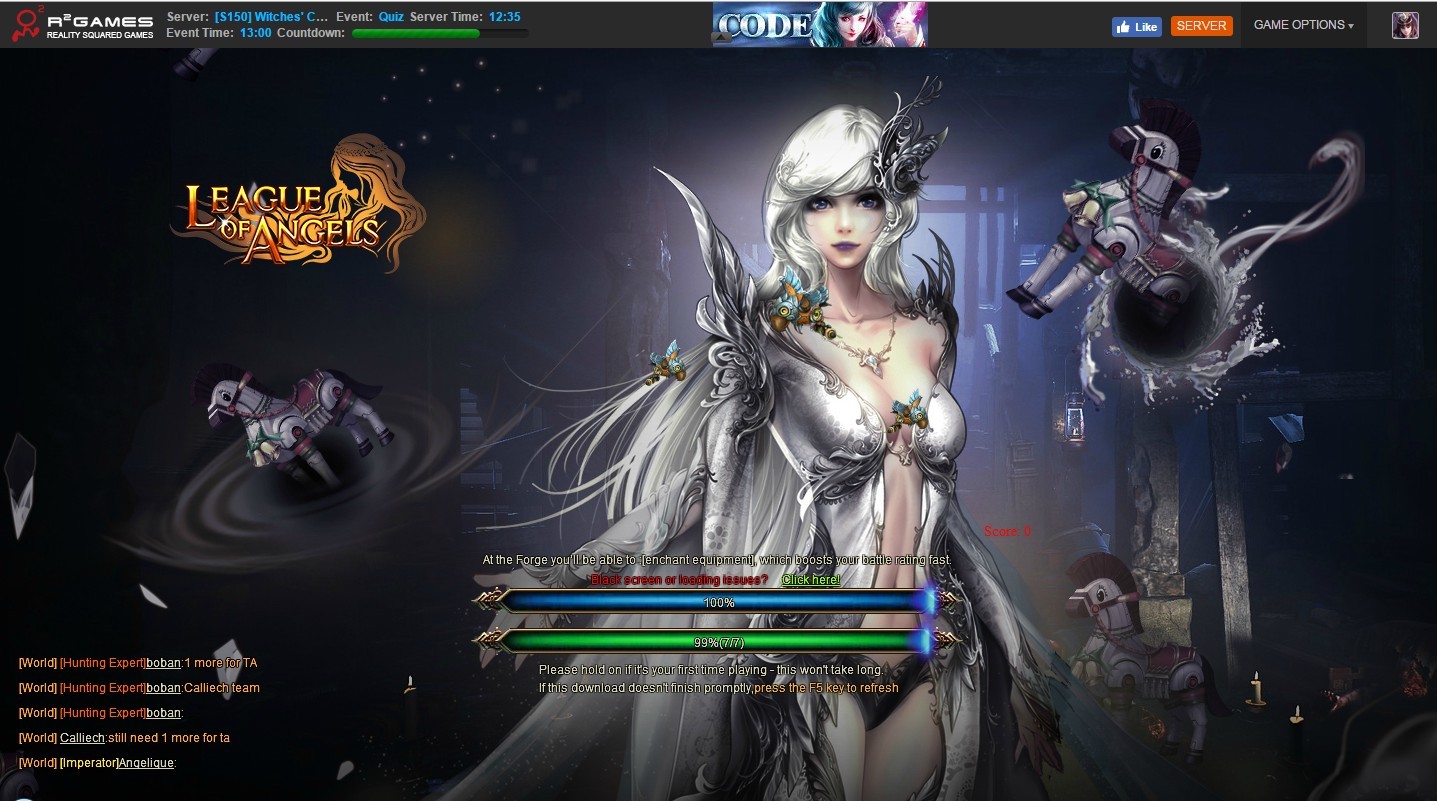Select player Calliech in chat
This screenshot has height=801, width=1437.
point(82,738)
